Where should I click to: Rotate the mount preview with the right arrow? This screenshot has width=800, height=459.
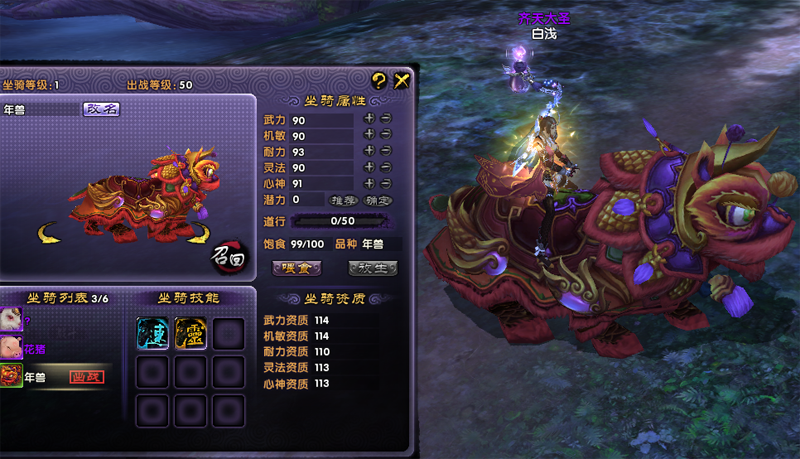[x=196, y=234]
